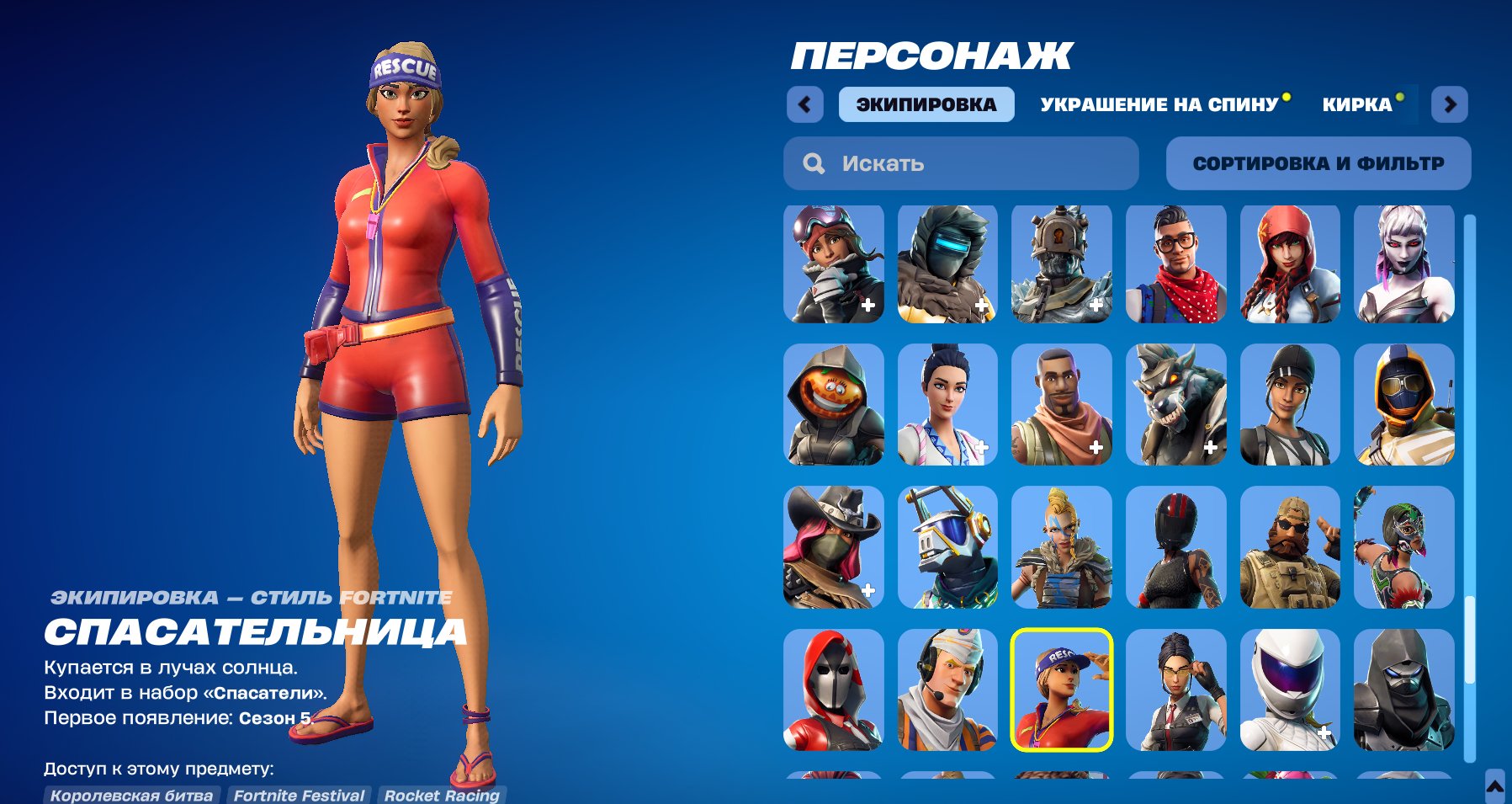This screenshot has width=1512, height=804.
Task: Click the Fortnite Festival tag
Action: 299,795
